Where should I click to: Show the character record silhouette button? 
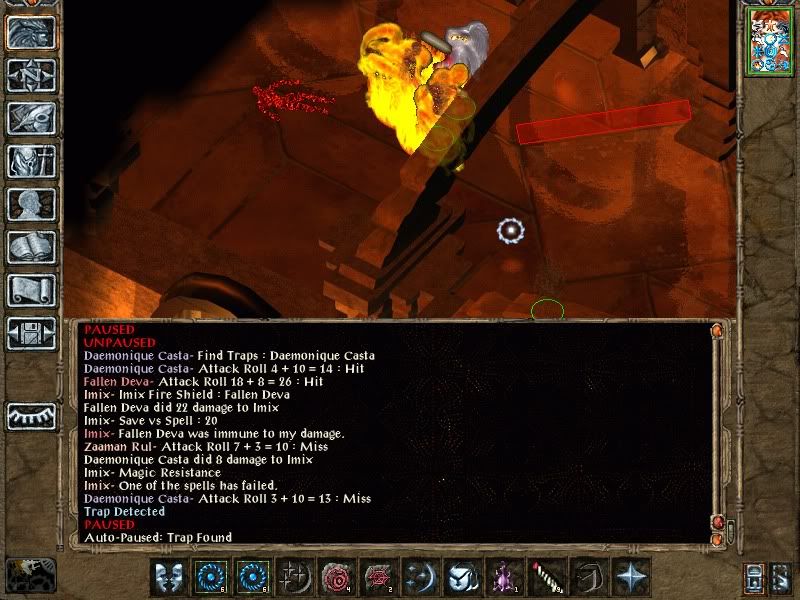pyautogui.click(x=31, y=205)
